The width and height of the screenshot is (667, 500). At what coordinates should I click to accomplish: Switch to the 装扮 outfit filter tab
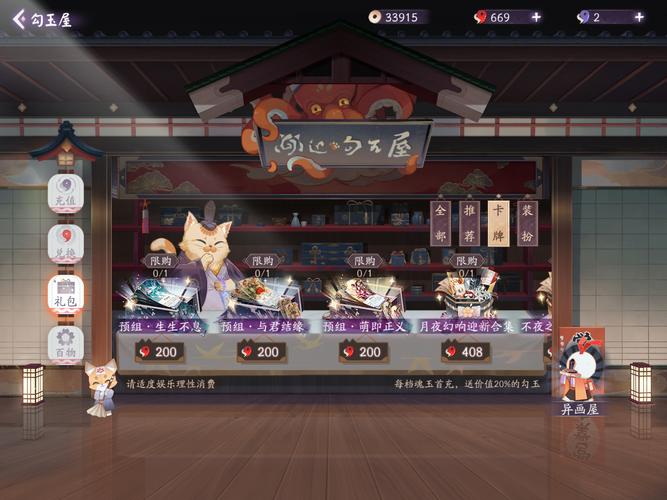[528, 223]
